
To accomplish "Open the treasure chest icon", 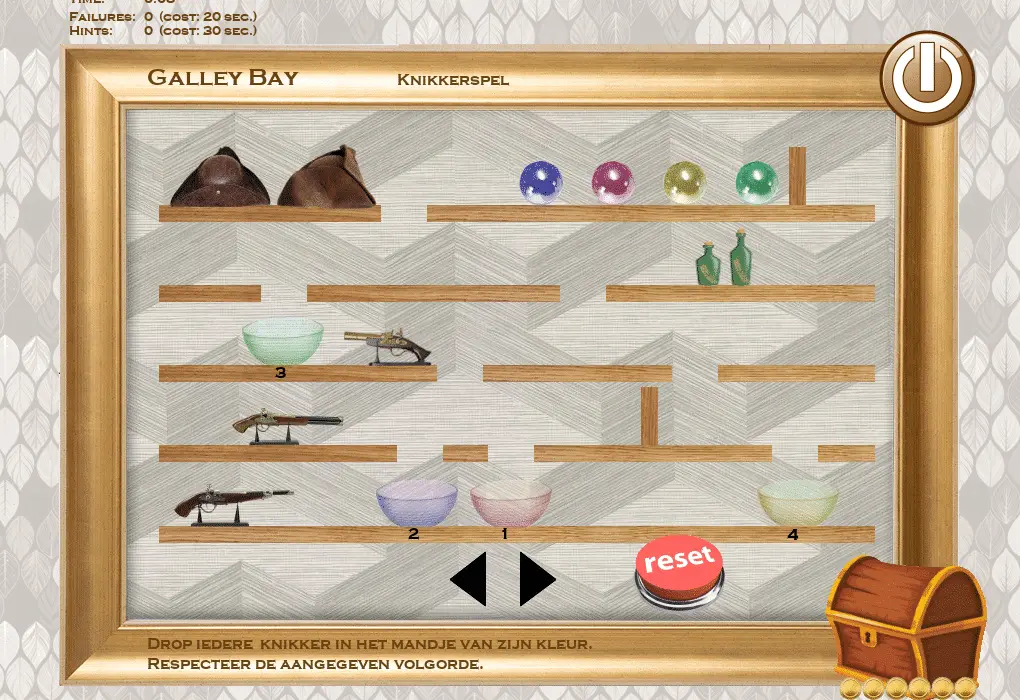I will tap(907, 621).
